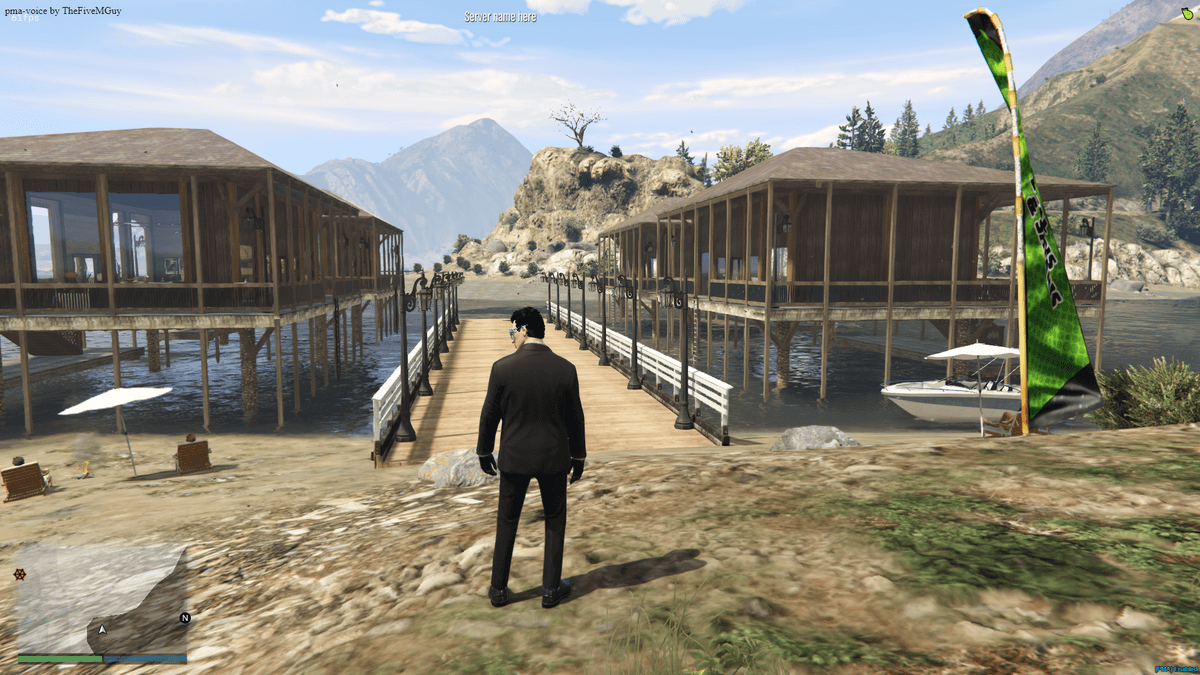Select the orange hexagon blip beside the minimap
Viewport: 1200px width, 675px height.
tap(19, 574)
